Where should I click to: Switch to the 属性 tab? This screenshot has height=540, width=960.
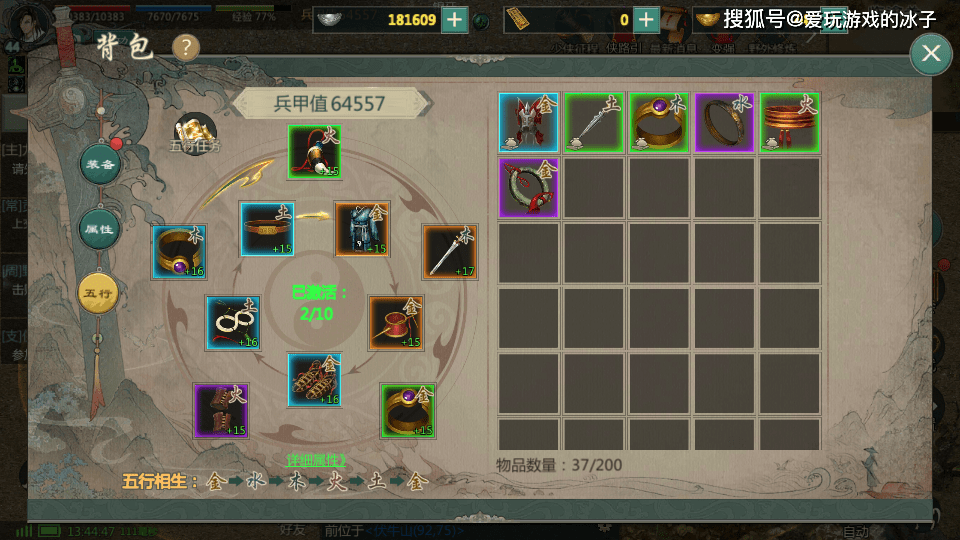[100, 229]
